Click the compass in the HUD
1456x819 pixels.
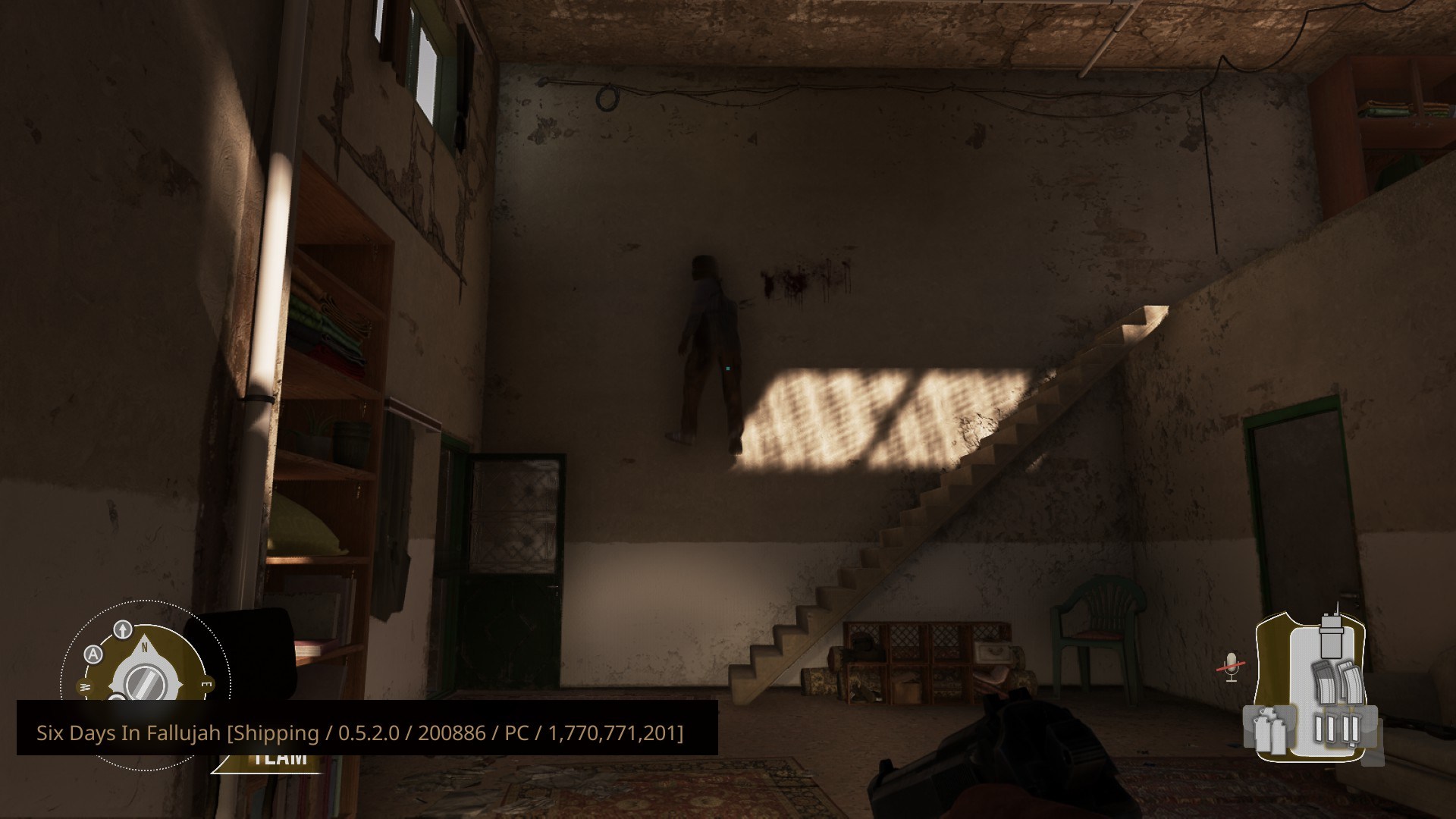point(142,677)
